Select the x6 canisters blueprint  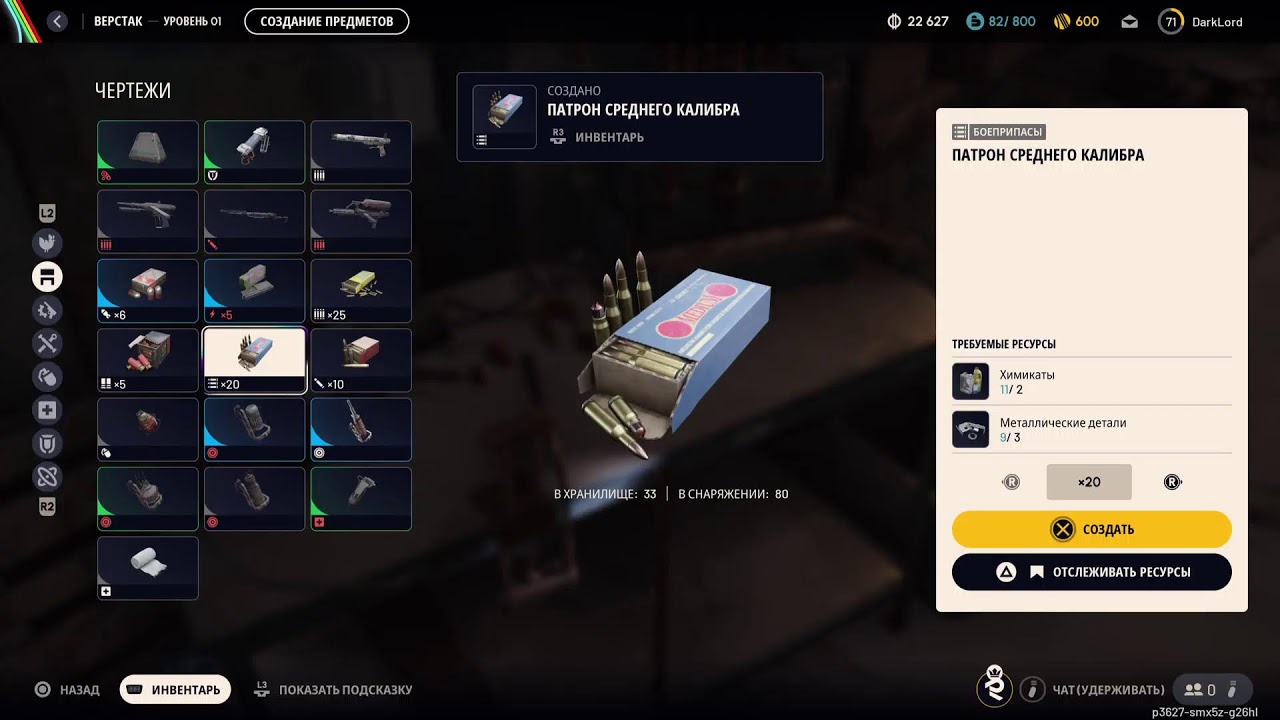[x=148, y=291]
